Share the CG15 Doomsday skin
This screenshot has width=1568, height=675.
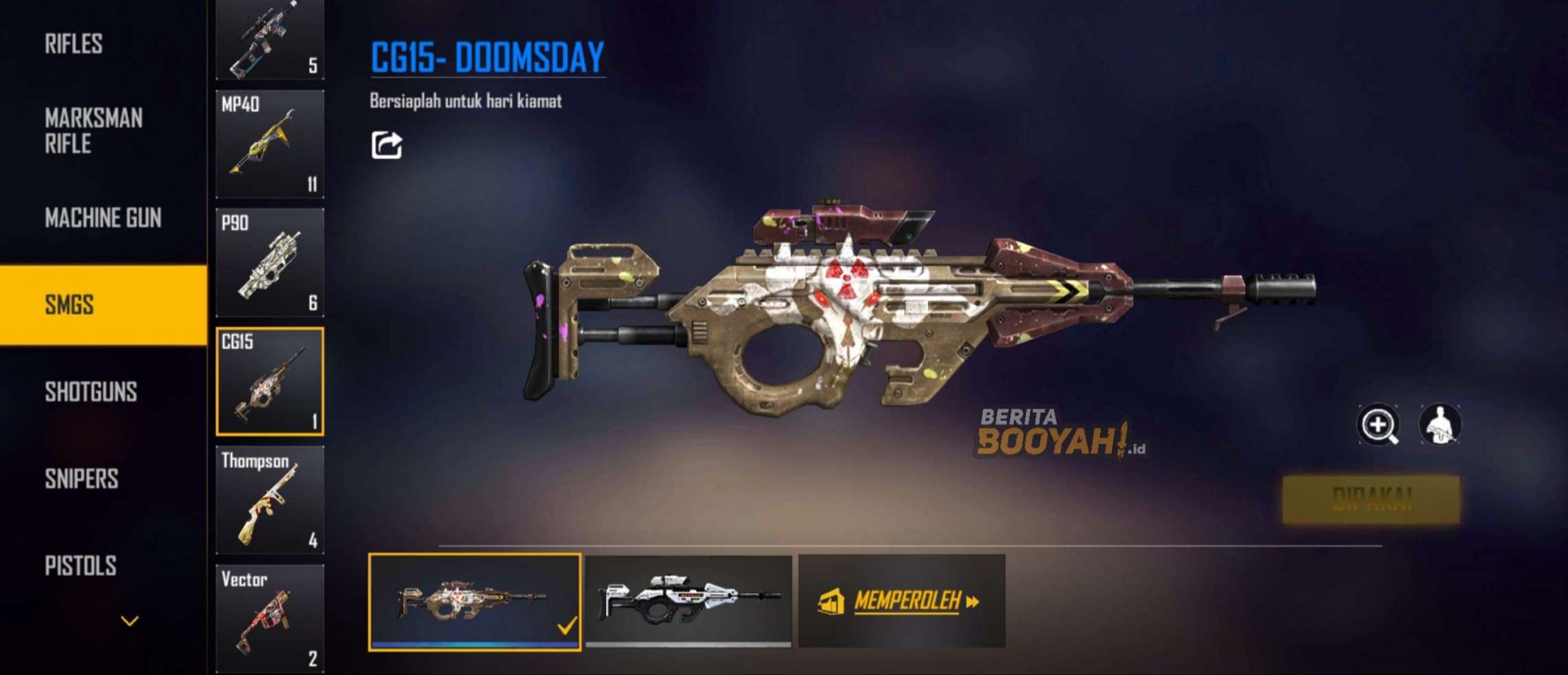pyautogui.click(x=386, y=145)
